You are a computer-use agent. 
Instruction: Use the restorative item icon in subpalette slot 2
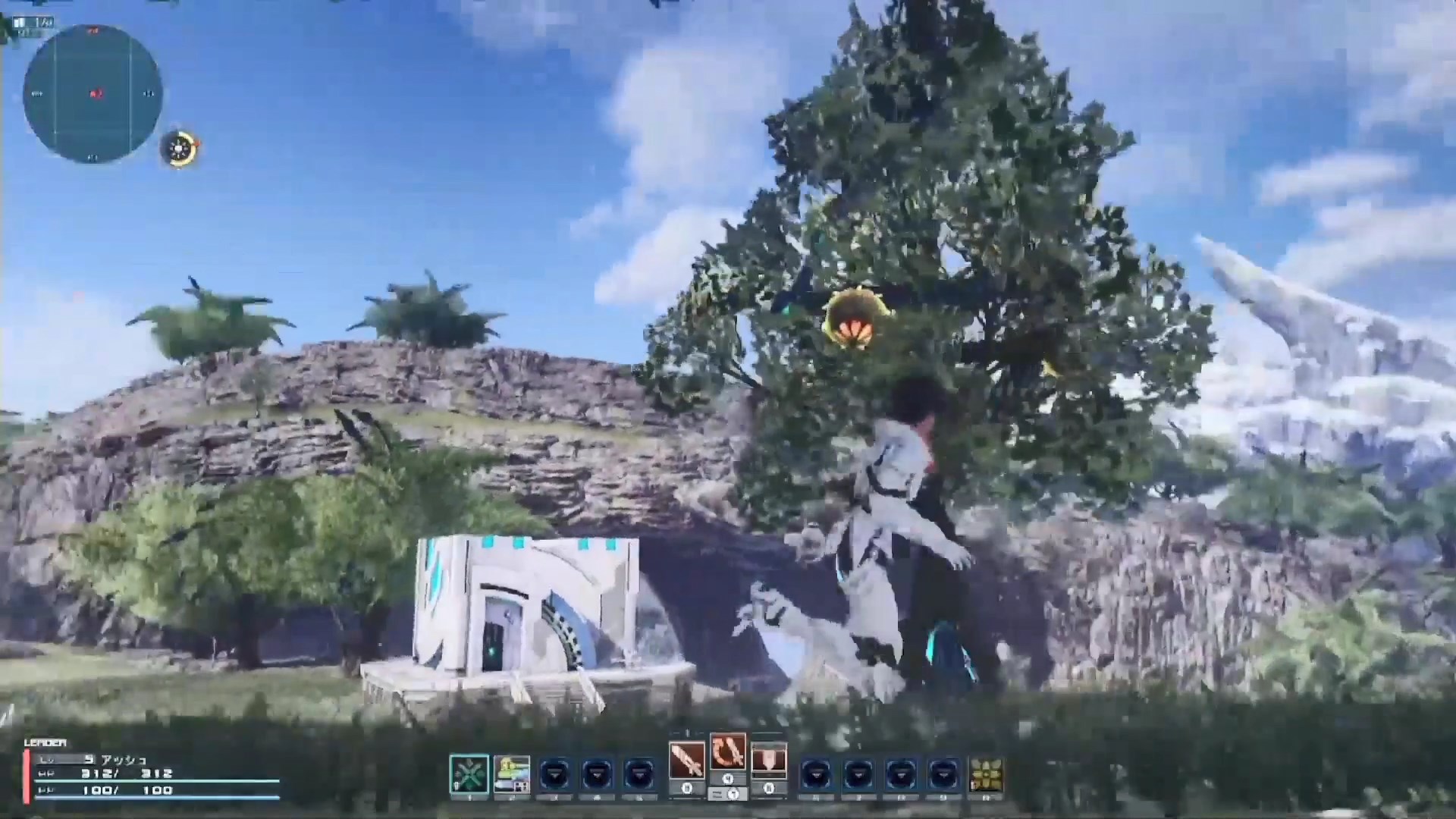pyautogui.click(x=512, y=772)
